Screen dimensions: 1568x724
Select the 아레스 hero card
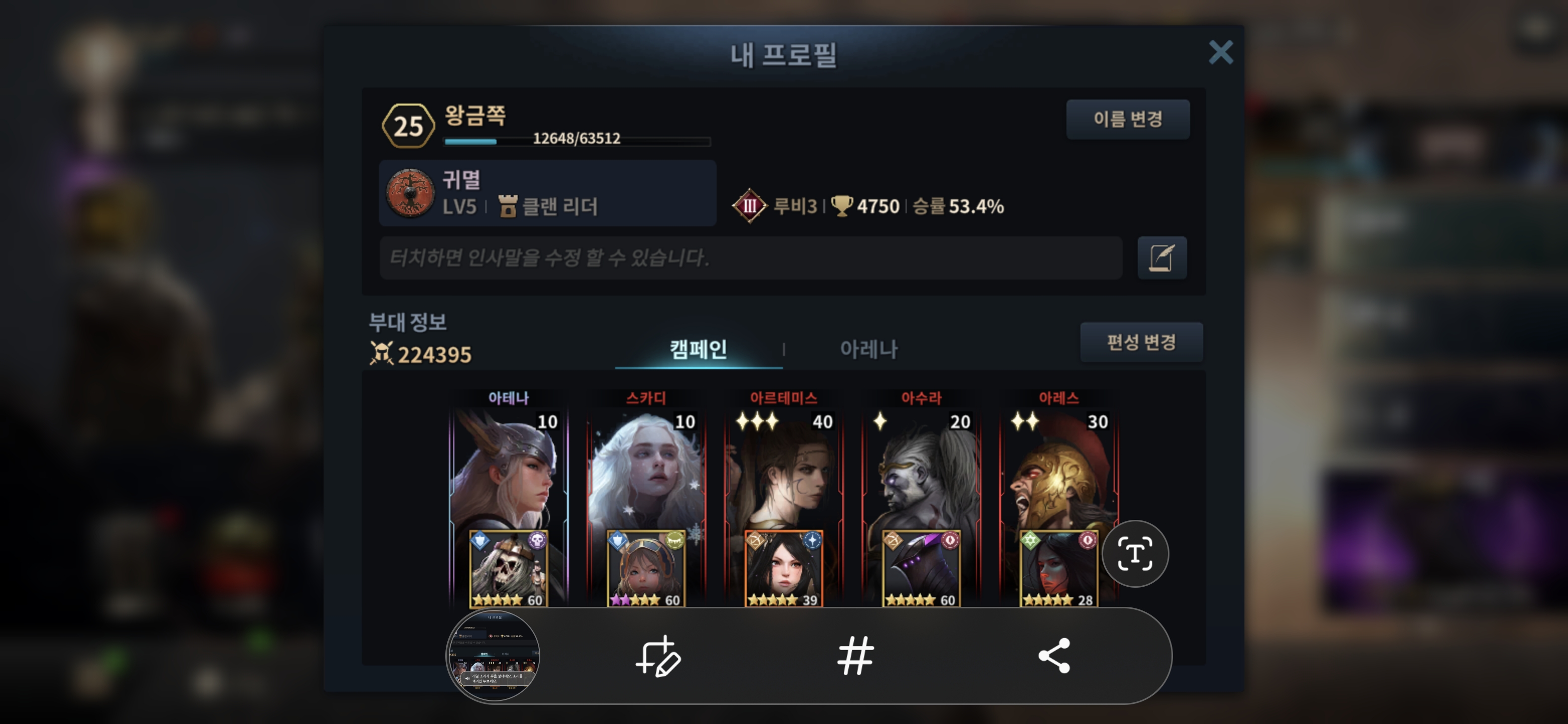tap(1058, 475)
